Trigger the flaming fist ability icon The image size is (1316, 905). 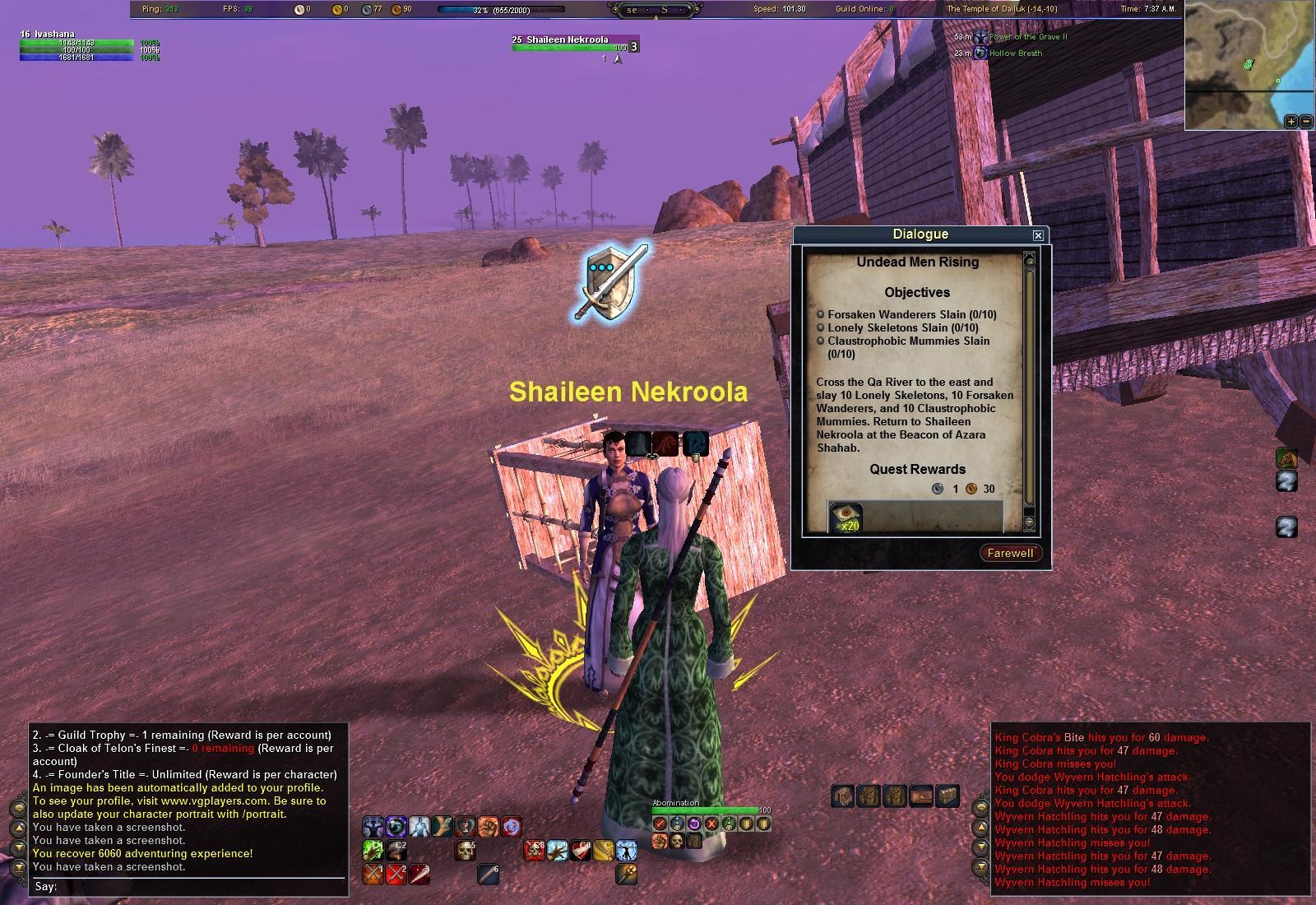coord(487,826)
